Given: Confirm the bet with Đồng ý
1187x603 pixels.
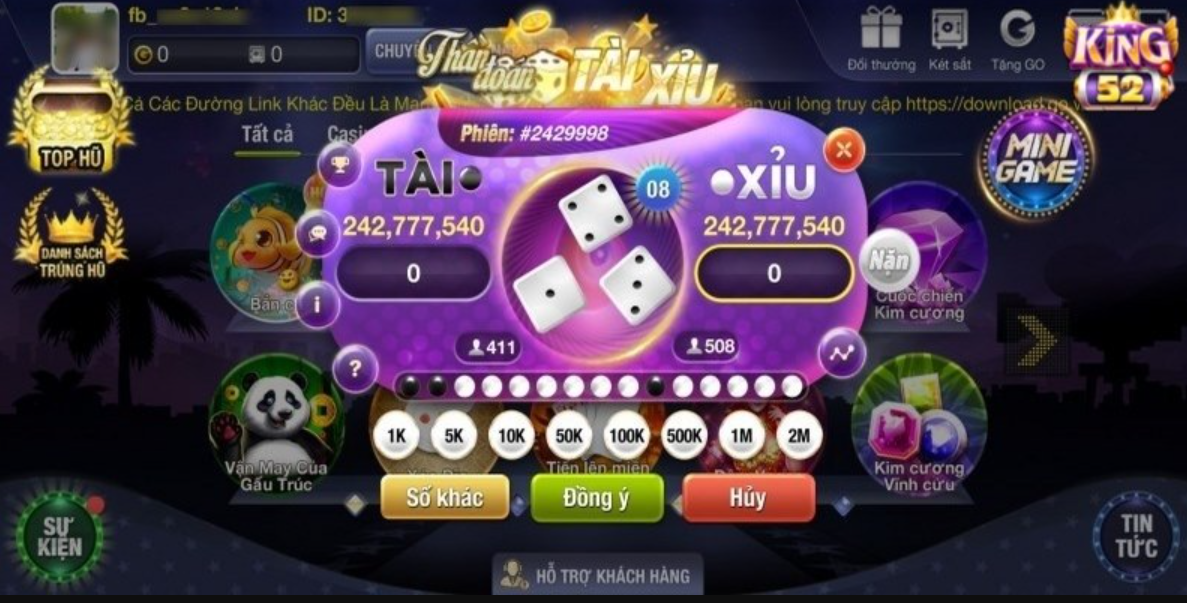Looking at the screenshot, I should [596, 498].
